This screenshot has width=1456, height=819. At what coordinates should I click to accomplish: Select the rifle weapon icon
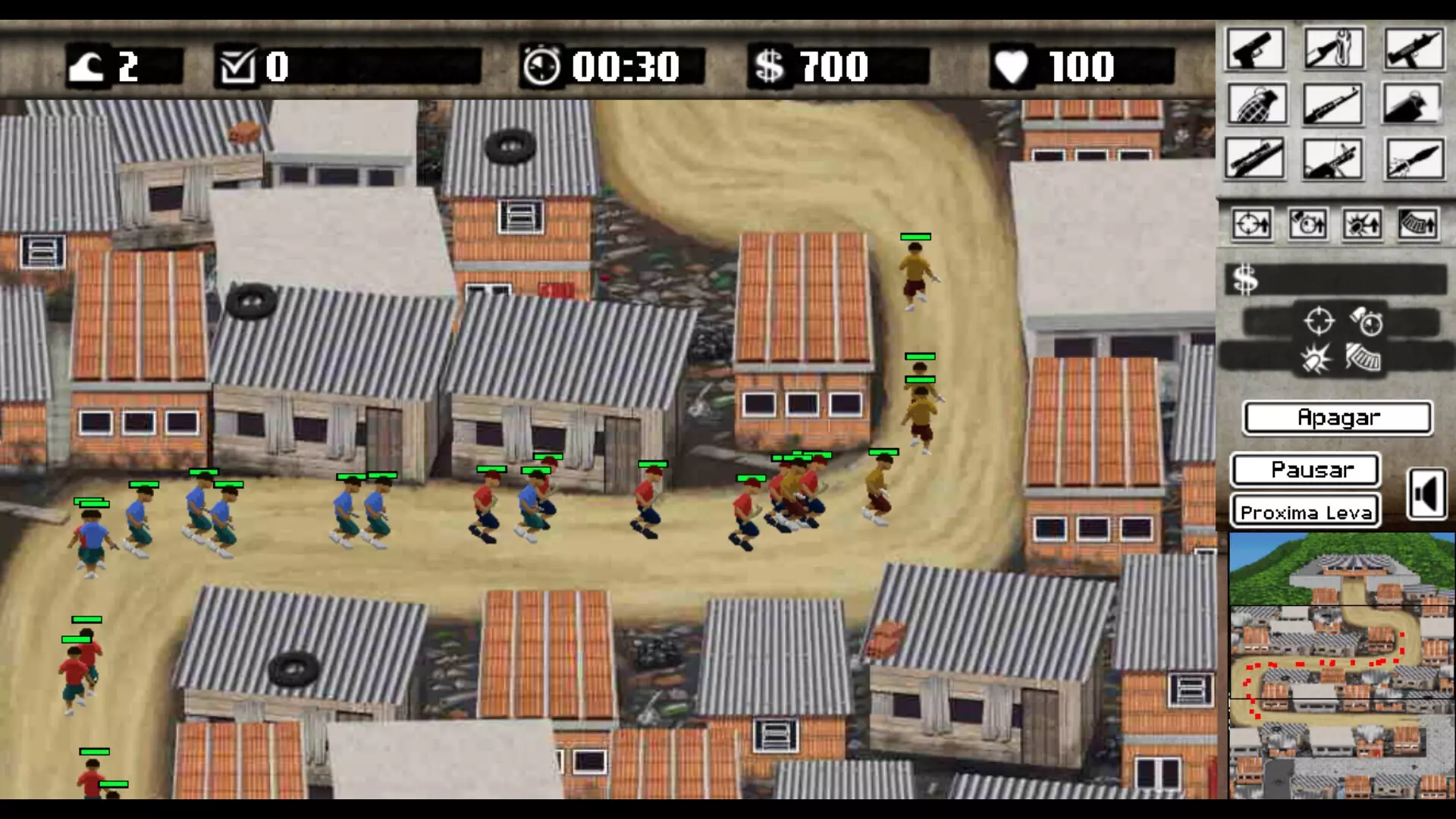click(x=1334, y=104)
